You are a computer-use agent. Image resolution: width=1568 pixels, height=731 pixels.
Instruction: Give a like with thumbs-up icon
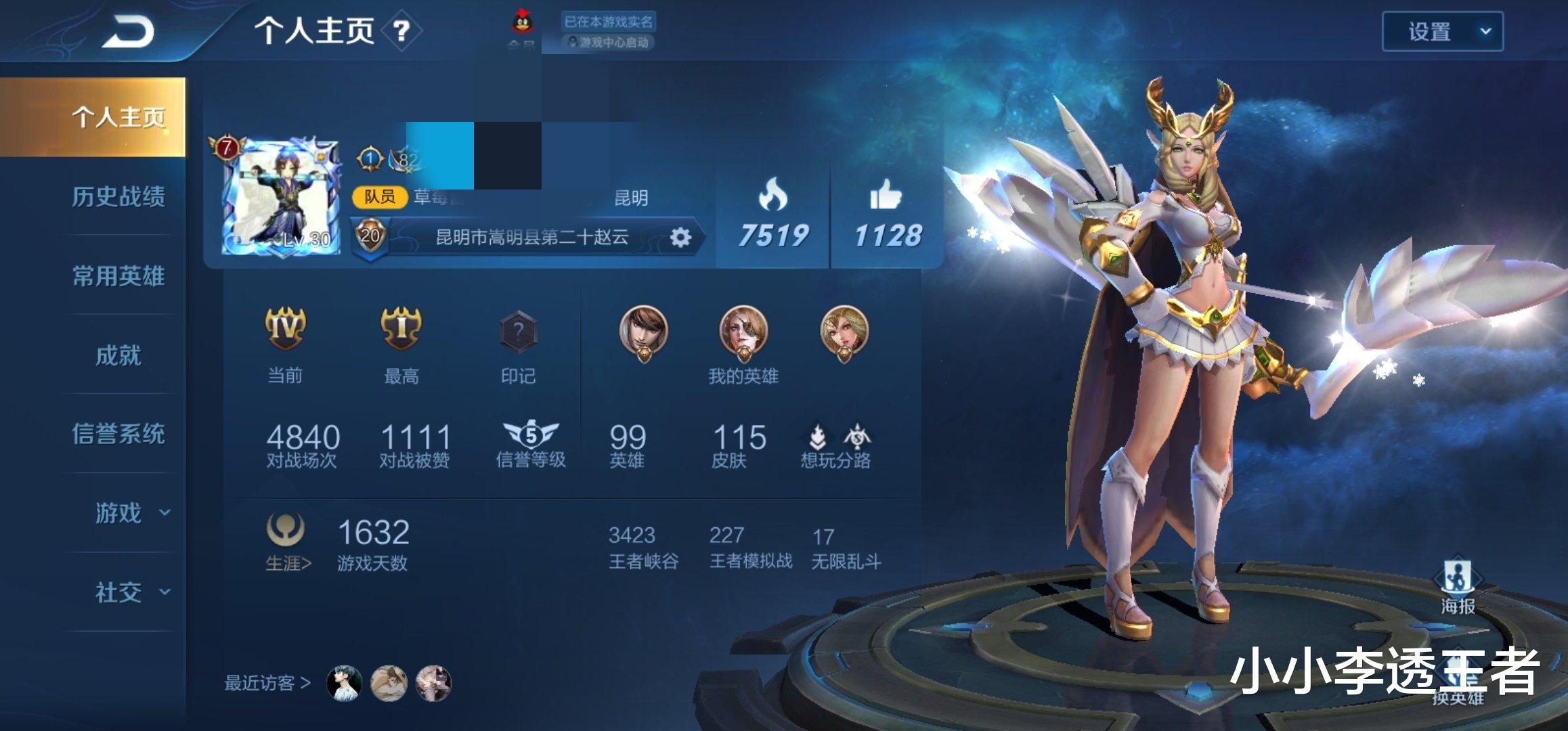886,196
